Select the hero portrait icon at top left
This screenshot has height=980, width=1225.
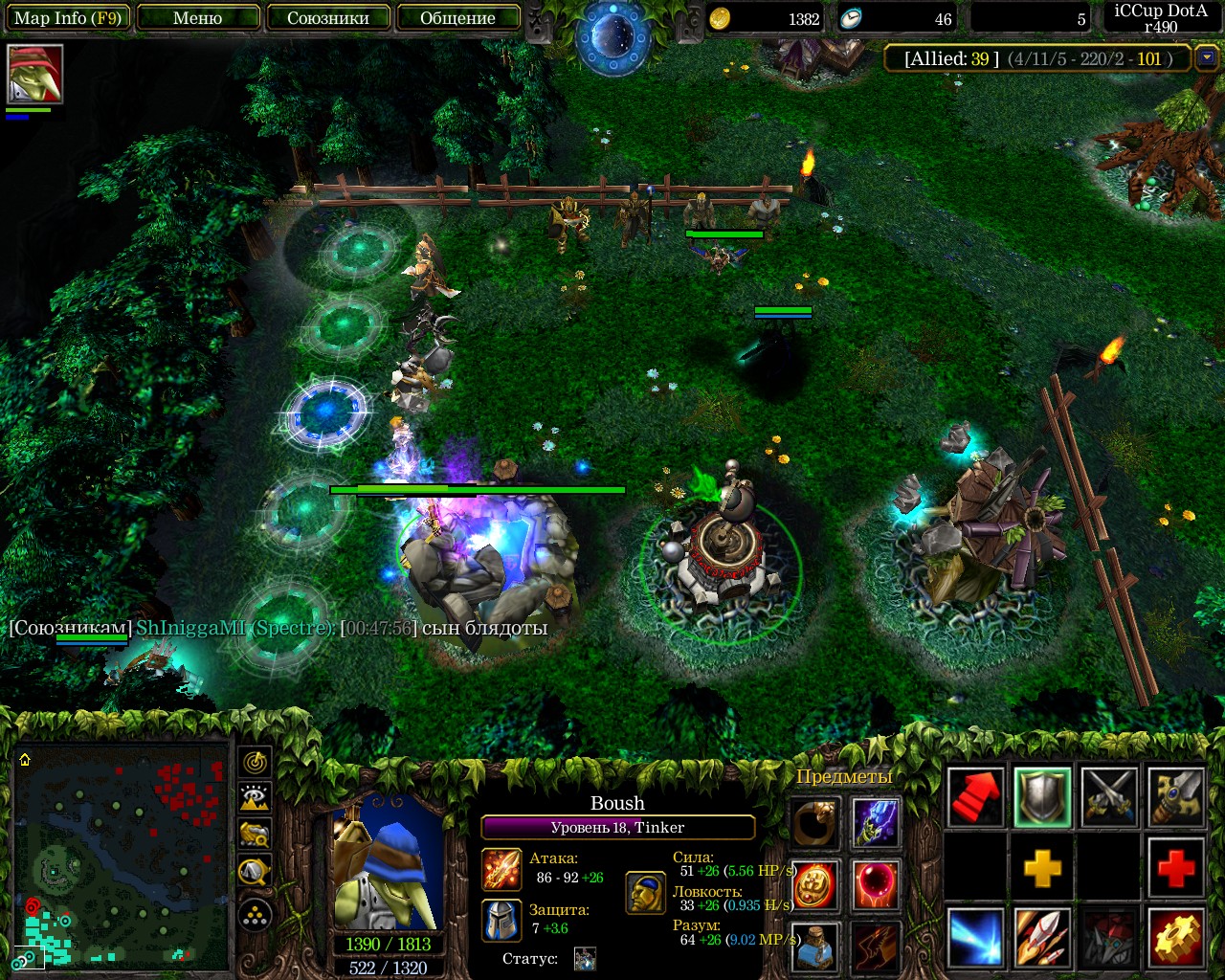(x=35, y=74)
